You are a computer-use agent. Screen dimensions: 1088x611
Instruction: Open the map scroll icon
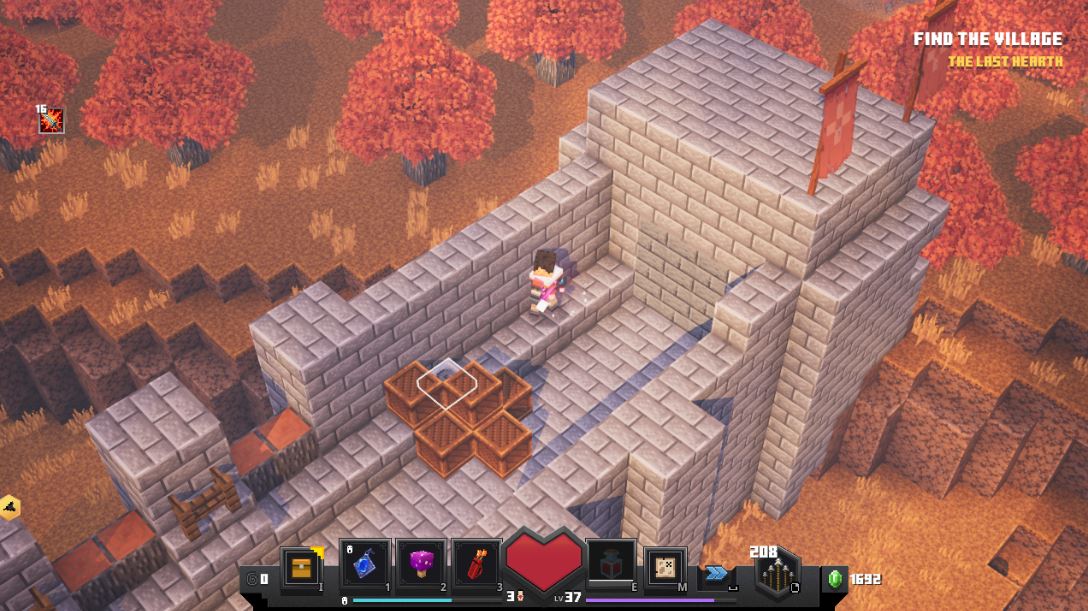[663, 565]
